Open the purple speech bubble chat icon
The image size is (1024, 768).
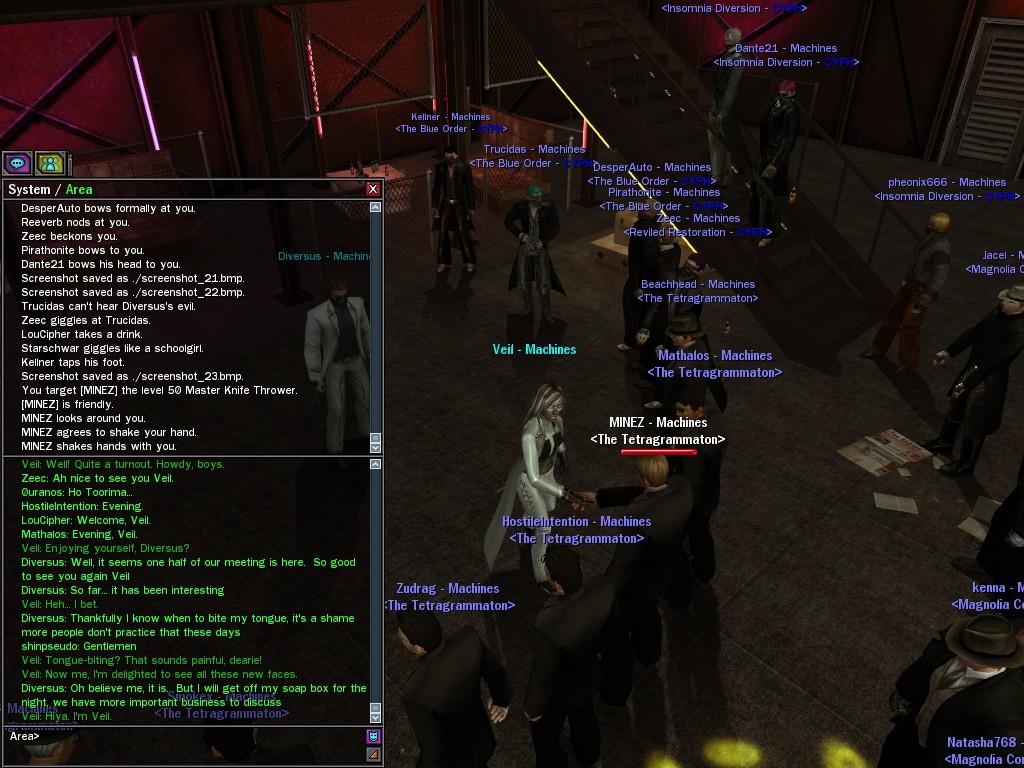[17, 163]
